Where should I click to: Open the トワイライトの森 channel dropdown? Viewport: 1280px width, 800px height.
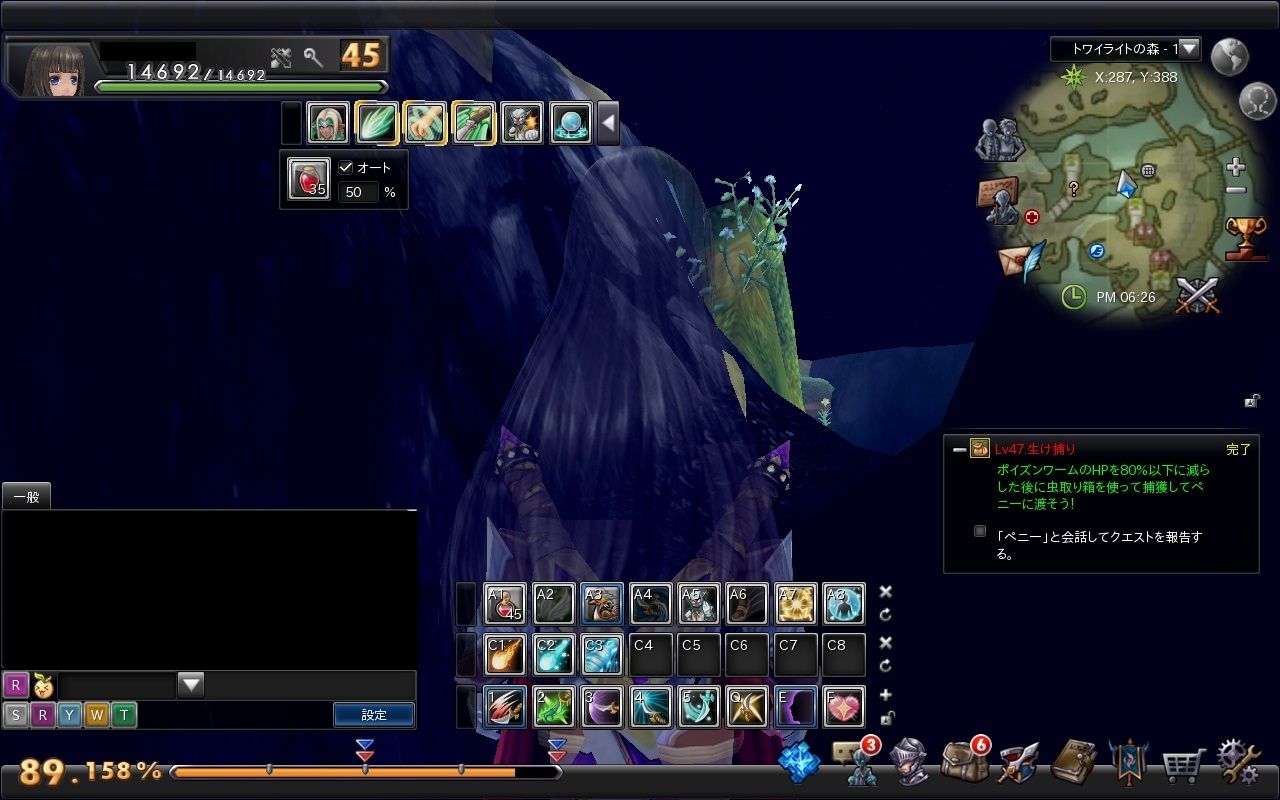[x=1188, y=48]
